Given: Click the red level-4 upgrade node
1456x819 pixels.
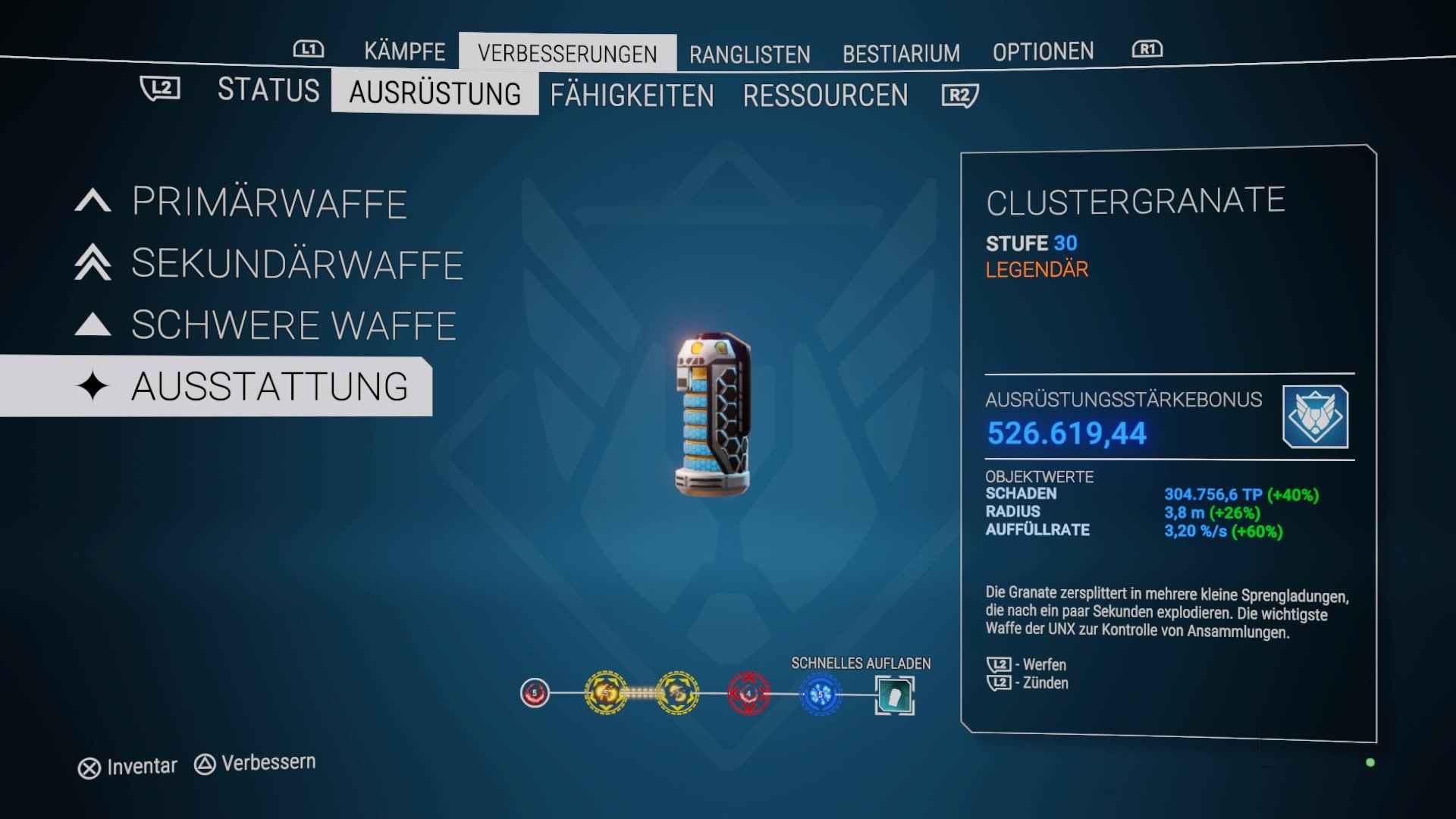Looking at the screenshot, I should click(748, 692).
